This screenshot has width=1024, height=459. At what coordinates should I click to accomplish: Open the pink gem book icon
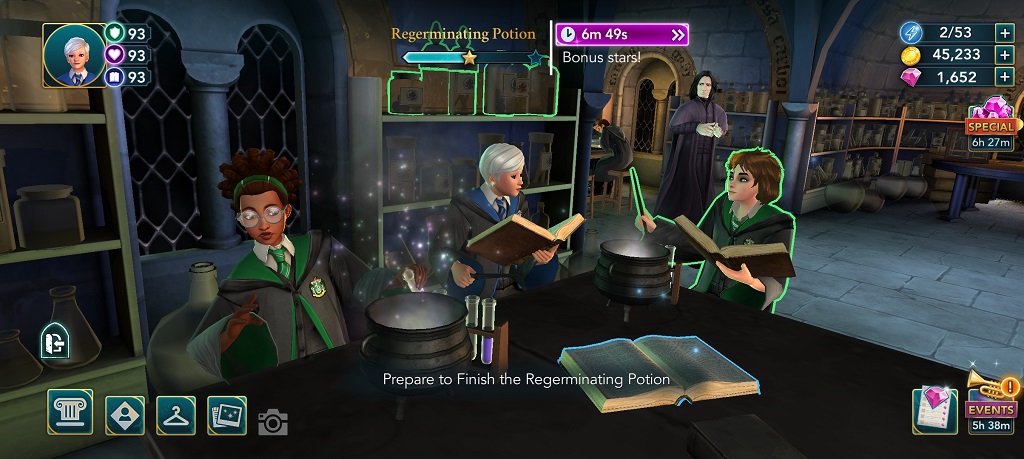[935, 411]
